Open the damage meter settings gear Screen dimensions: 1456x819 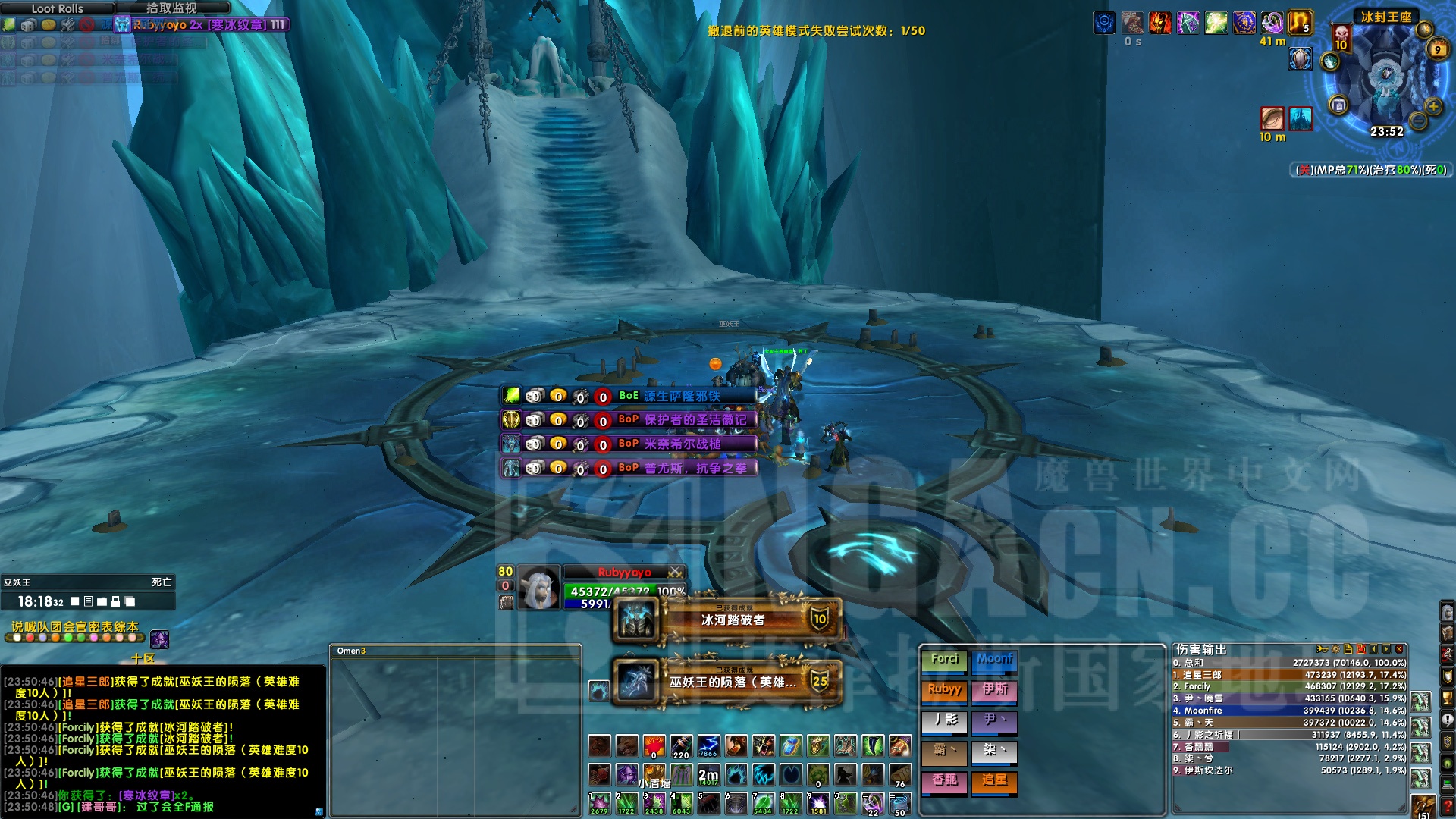pyautogui.click(x=1335, y=649)
